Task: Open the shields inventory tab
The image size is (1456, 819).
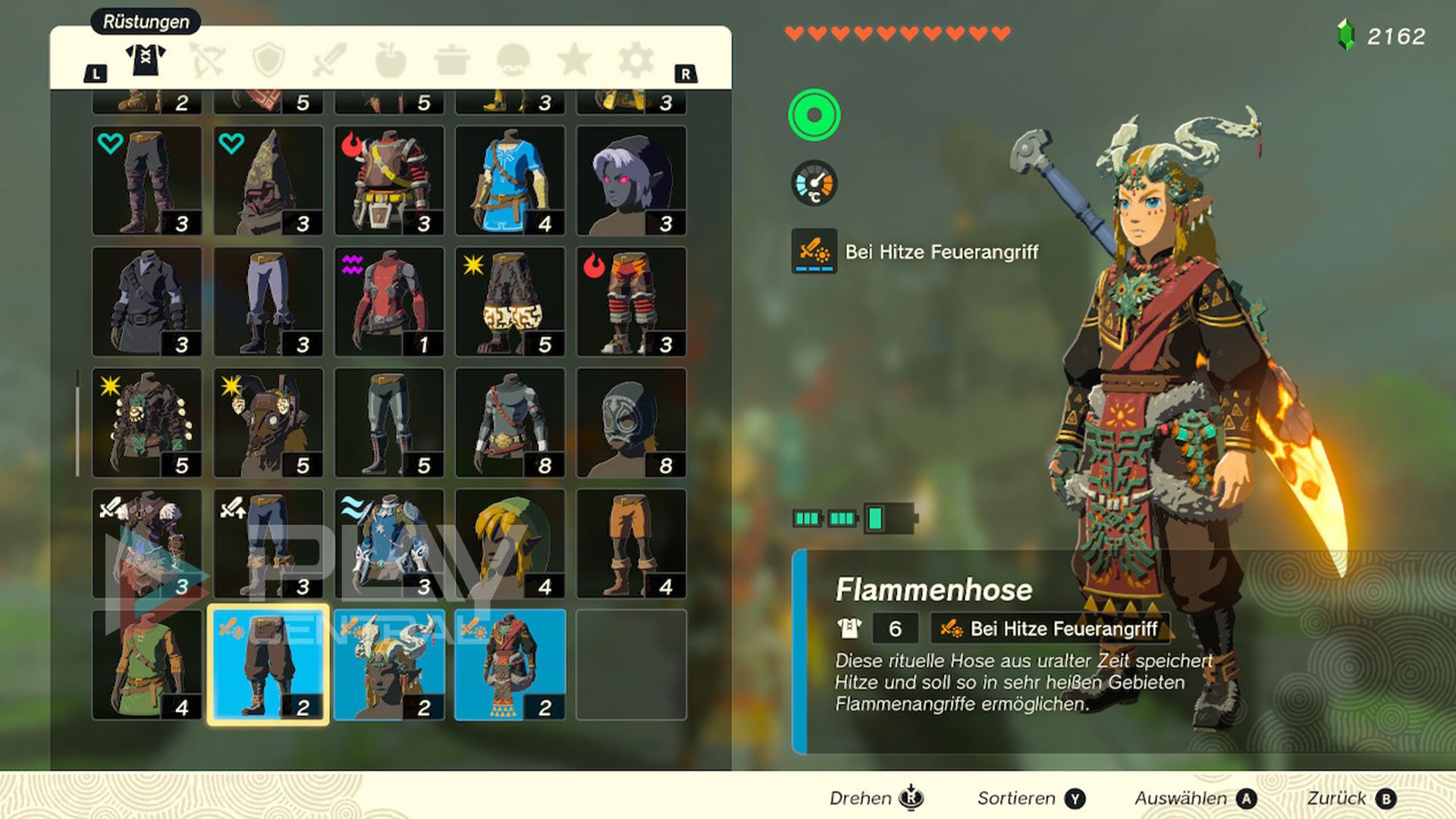Action: tap(268, 61)
